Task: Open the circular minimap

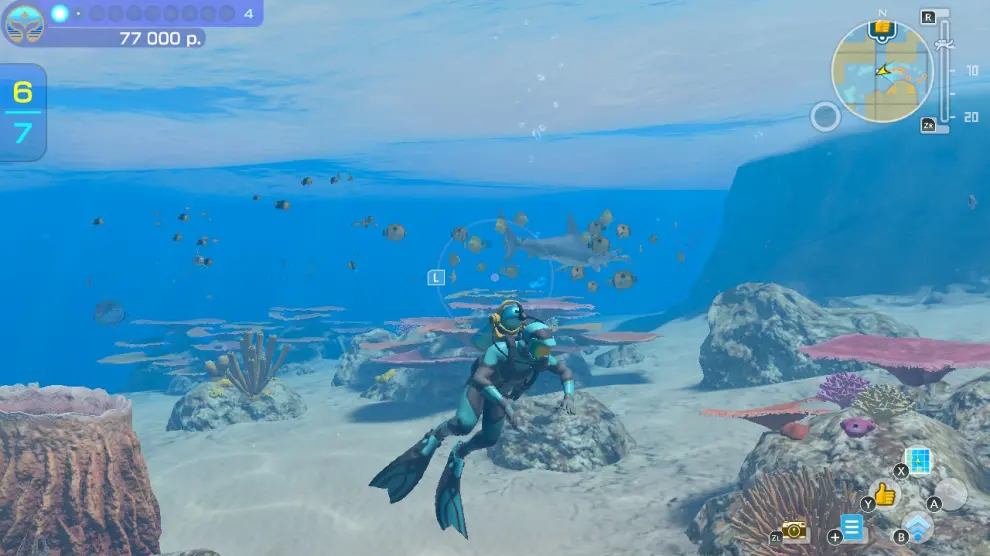Action: (881, 72)
